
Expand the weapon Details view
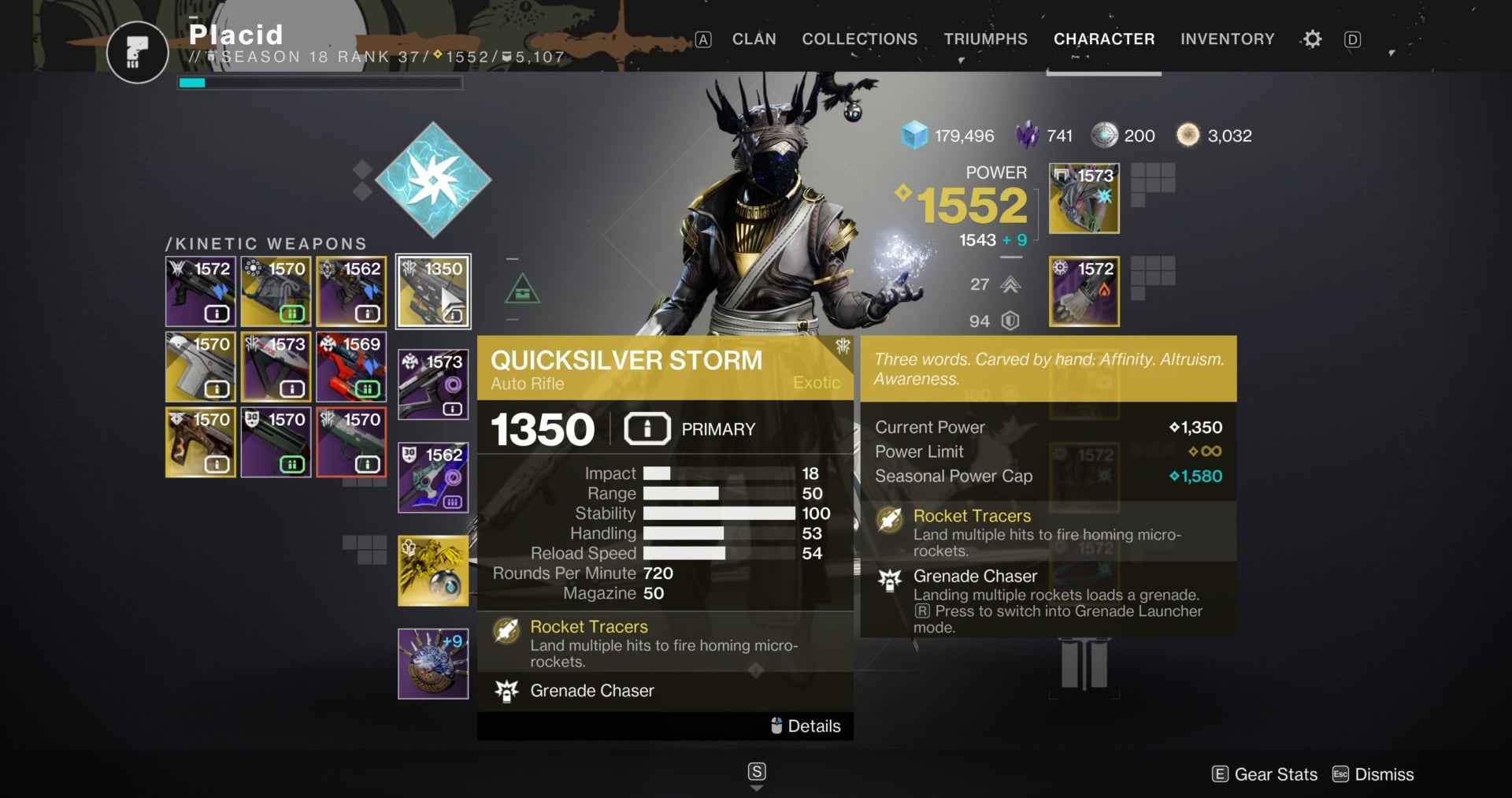[805, 726]
